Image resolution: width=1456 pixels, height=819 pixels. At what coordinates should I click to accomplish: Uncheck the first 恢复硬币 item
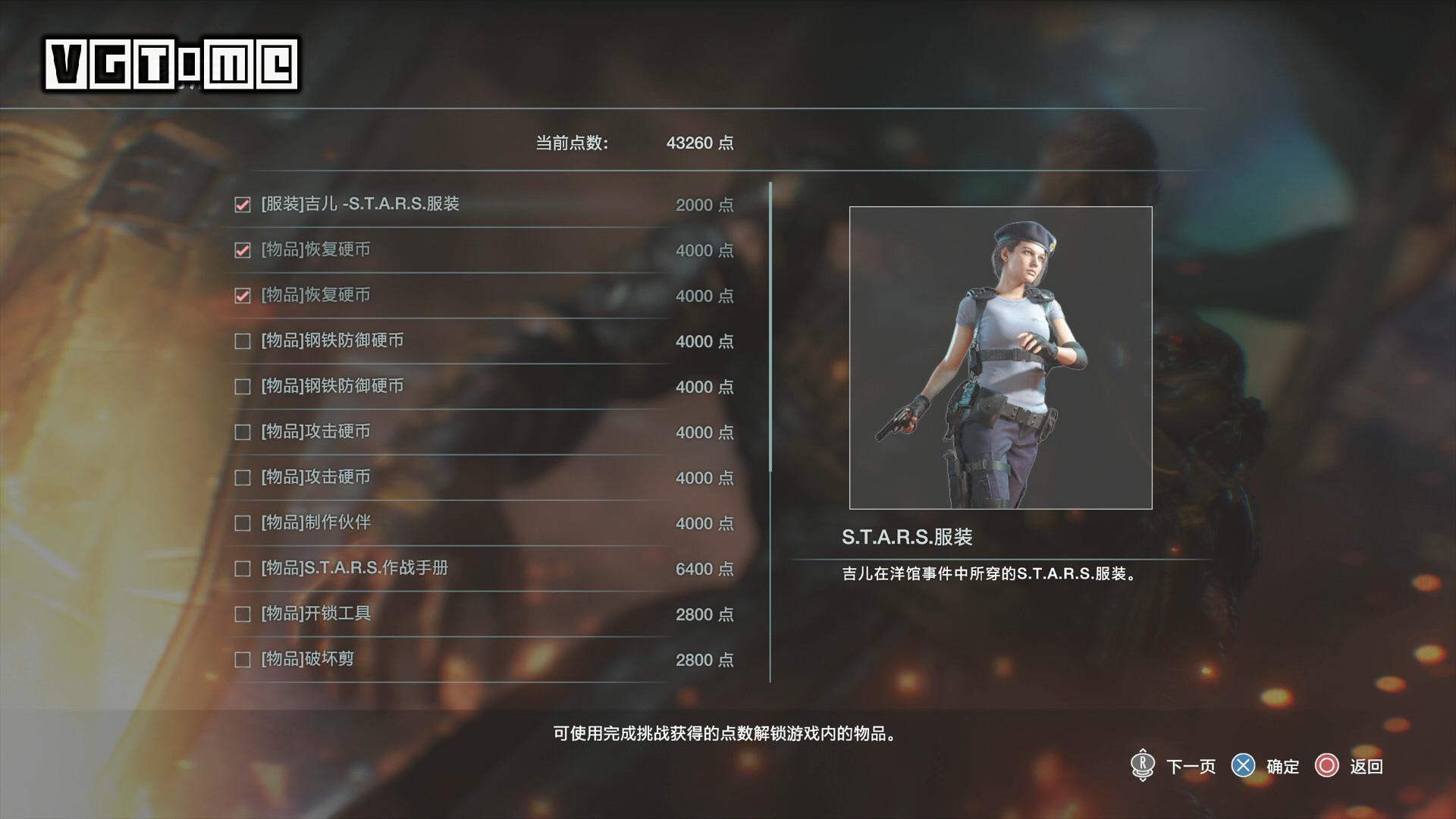pyautogui.click(x=242, y=249)
